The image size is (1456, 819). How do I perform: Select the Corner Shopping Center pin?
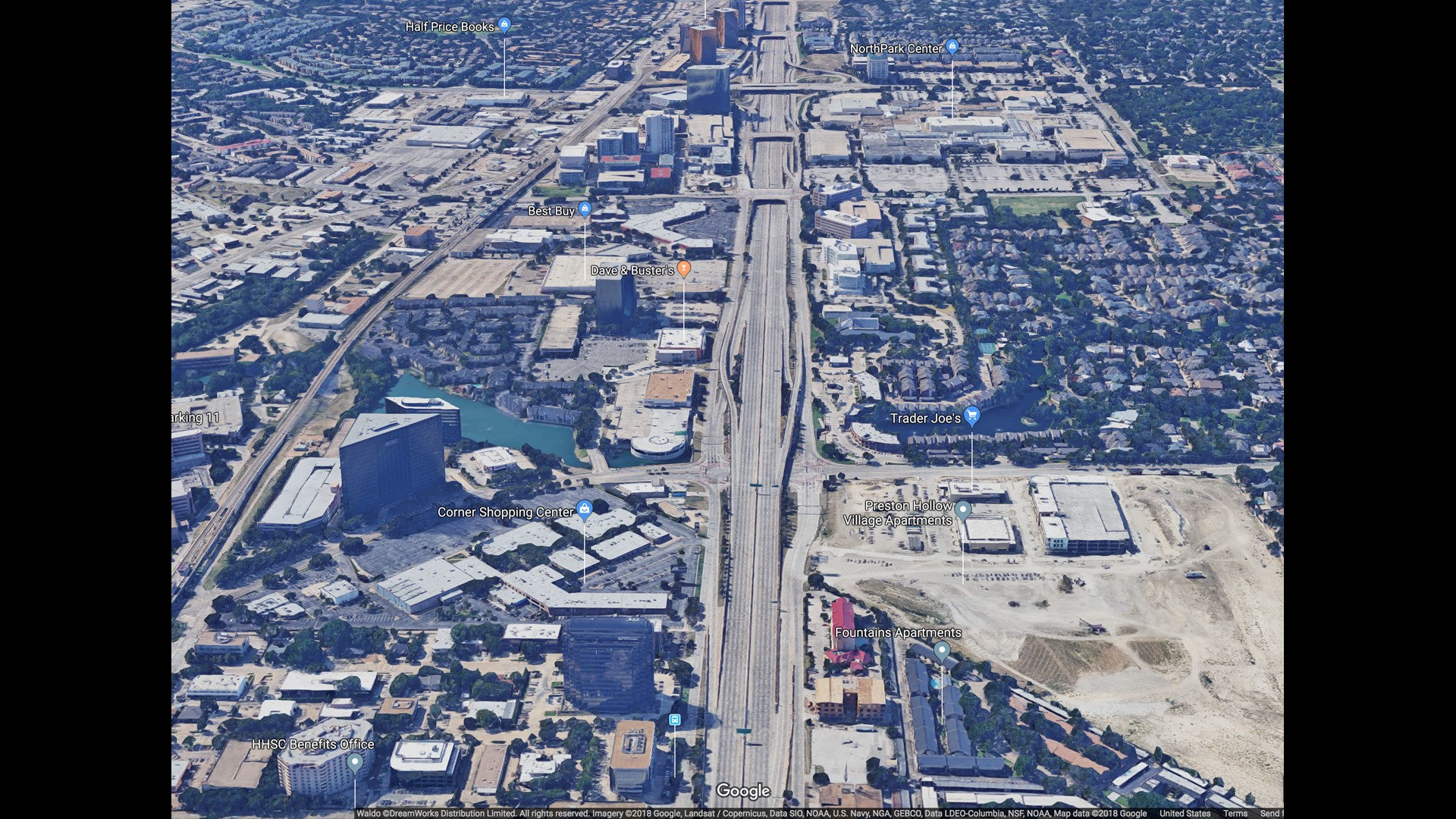tap(585, 511)
